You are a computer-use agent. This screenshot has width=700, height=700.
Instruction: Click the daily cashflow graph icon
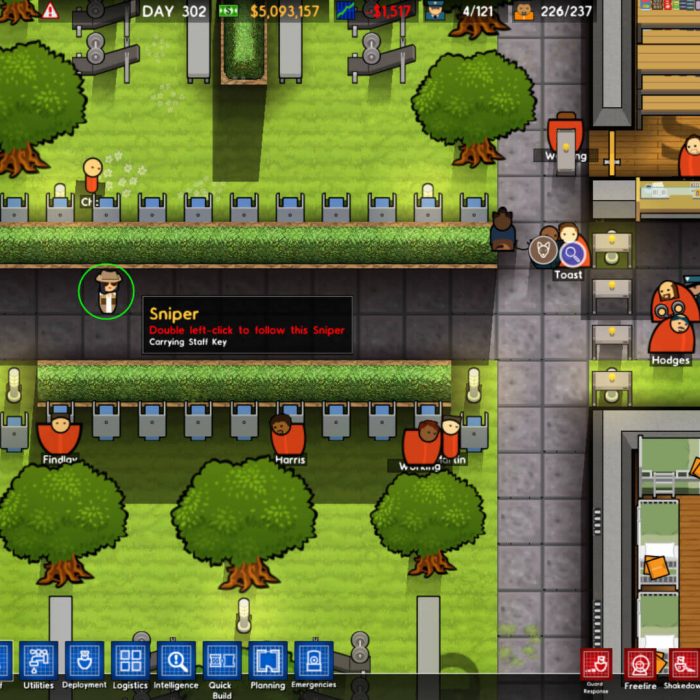coord(348,12)
